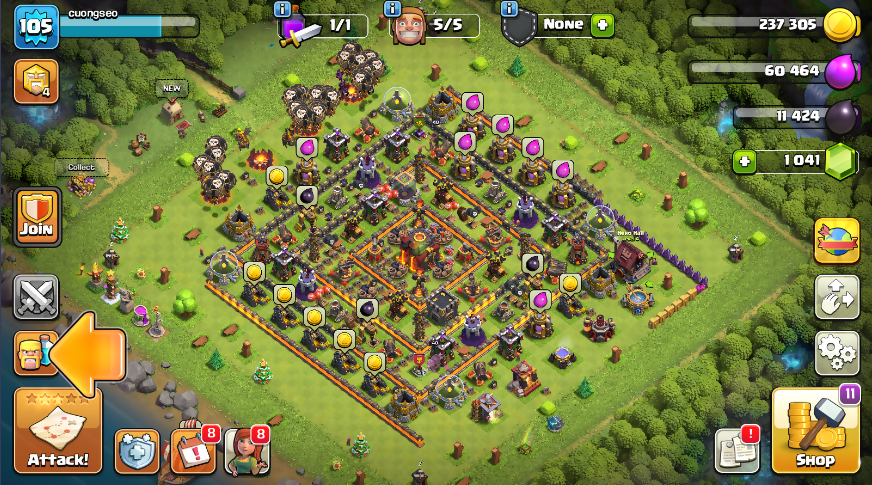Click the big orange arrow pointer

(x=88, y=353)
